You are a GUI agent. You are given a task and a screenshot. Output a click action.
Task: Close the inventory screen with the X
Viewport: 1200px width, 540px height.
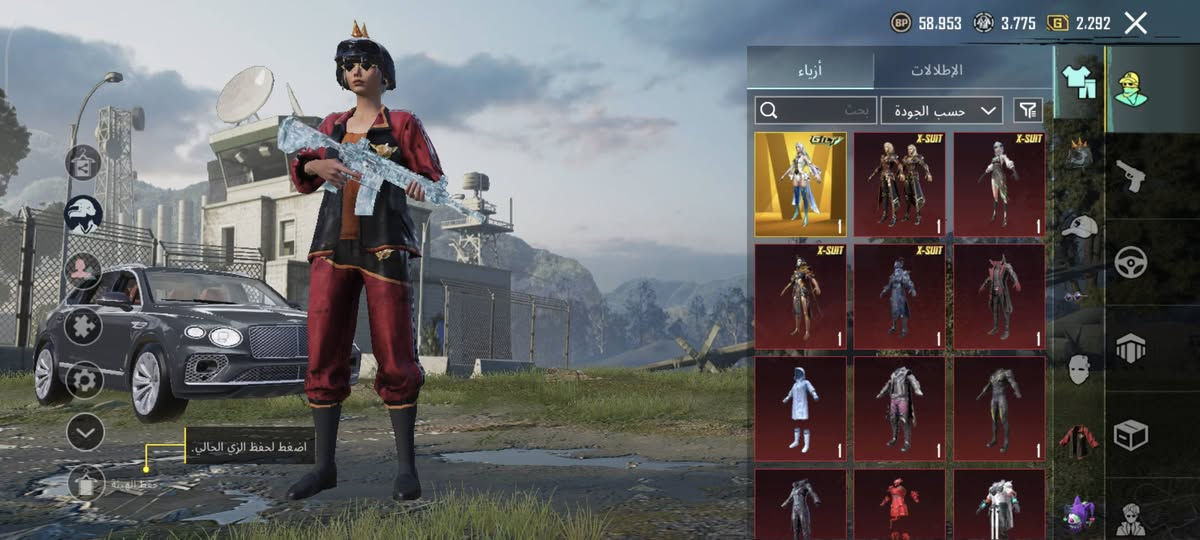point(1135,23)
